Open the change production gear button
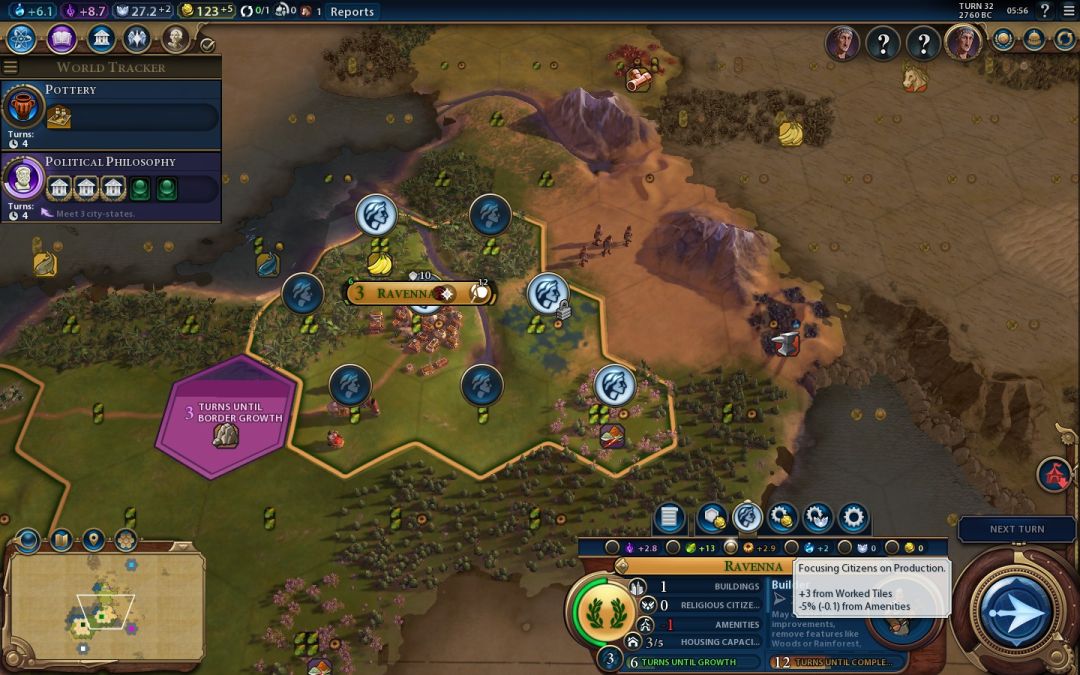 coord(853,518)
